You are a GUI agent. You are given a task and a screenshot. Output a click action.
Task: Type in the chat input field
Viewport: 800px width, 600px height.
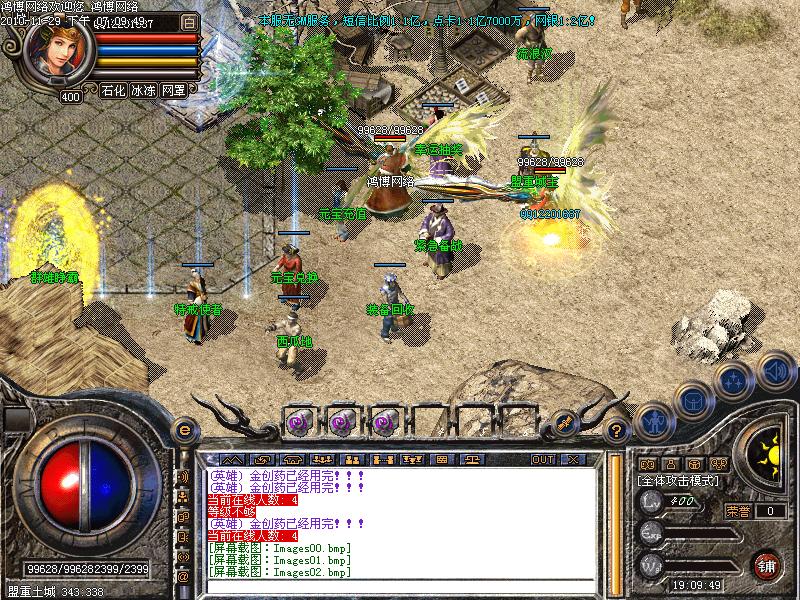400,587
